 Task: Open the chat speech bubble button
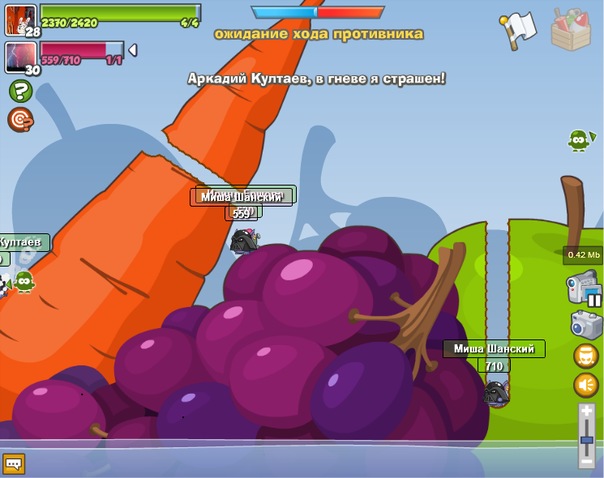click(13, 463)
